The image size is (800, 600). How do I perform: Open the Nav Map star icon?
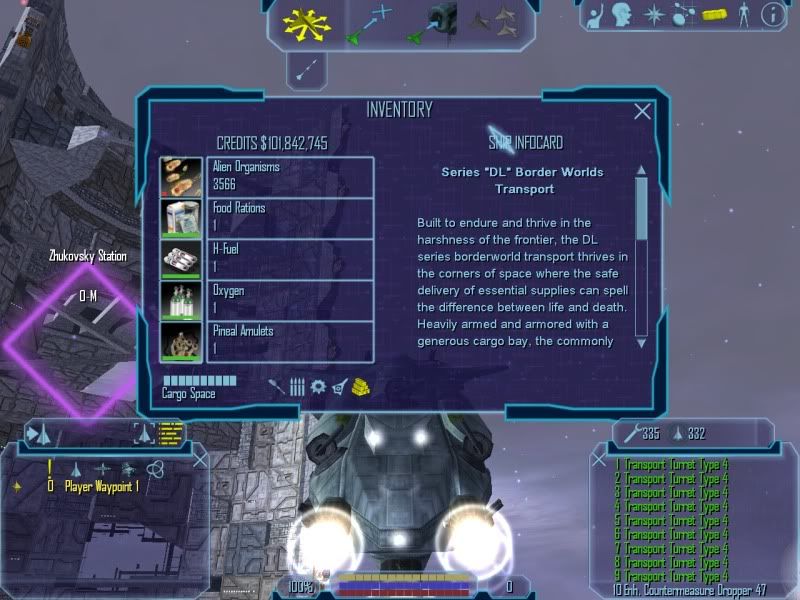(653, 15)
